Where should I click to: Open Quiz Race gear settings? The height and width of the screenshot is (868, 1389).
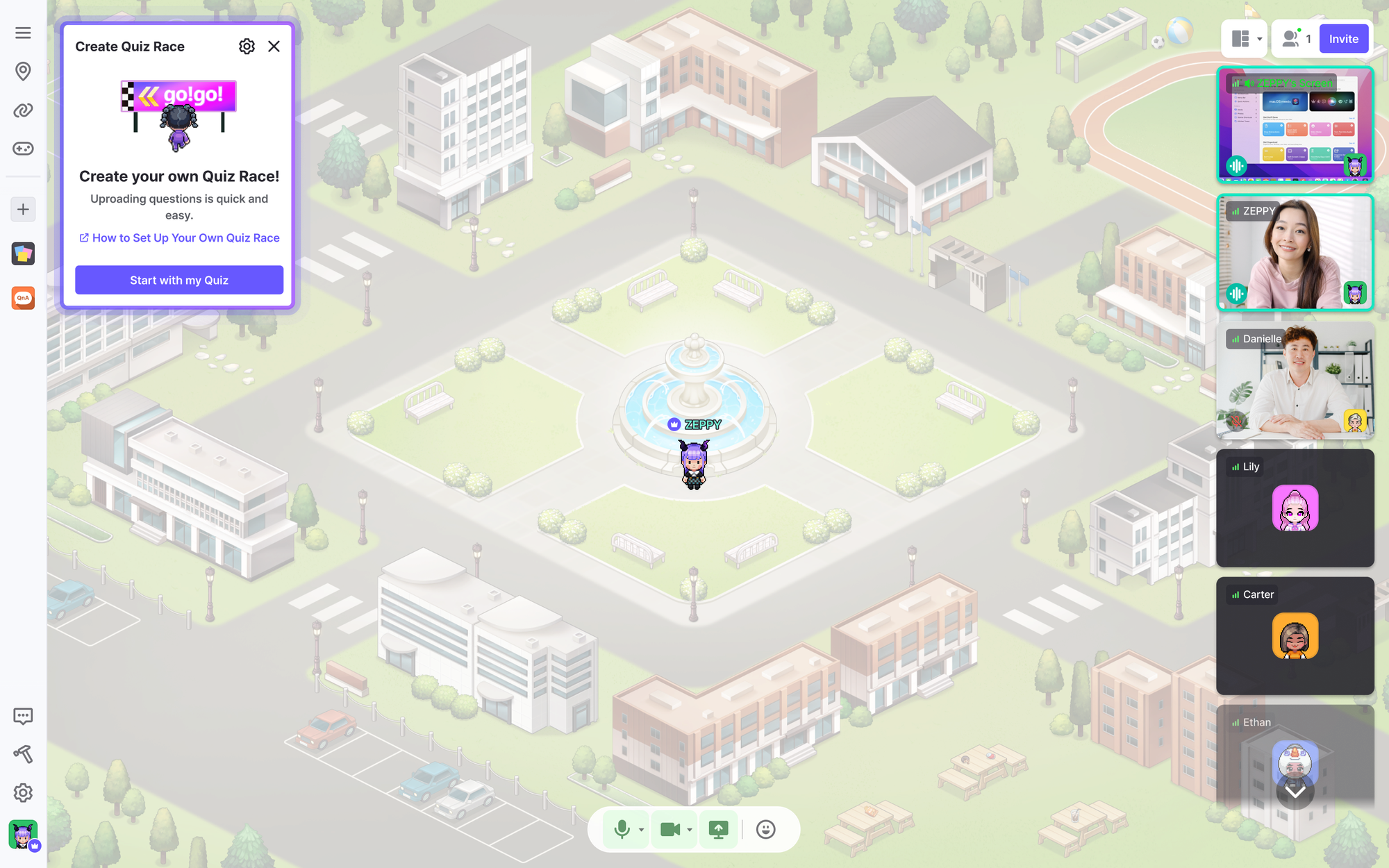point(247,47)
